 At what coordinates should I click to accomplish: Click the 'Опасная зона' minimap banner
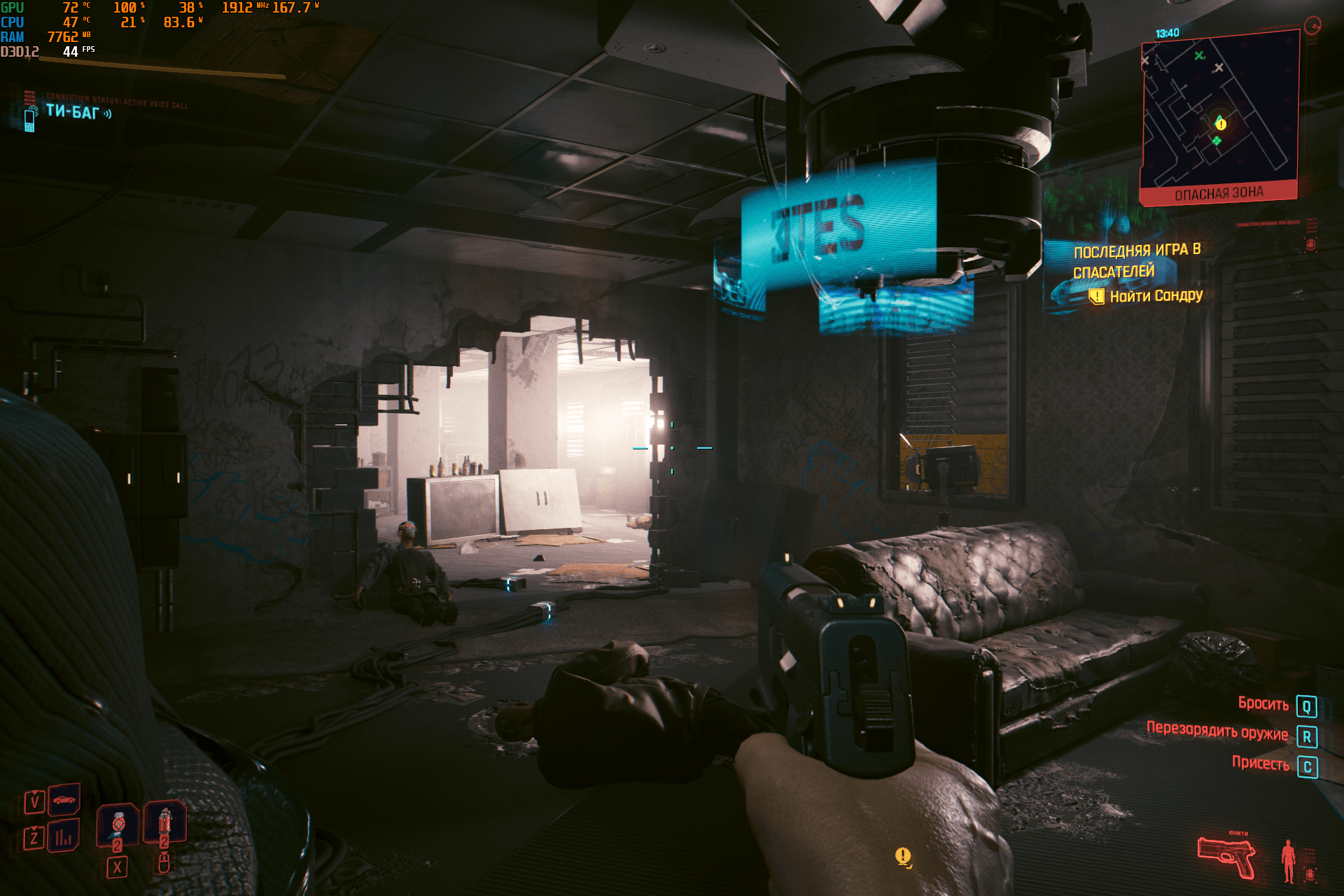tap(1219, 194)
